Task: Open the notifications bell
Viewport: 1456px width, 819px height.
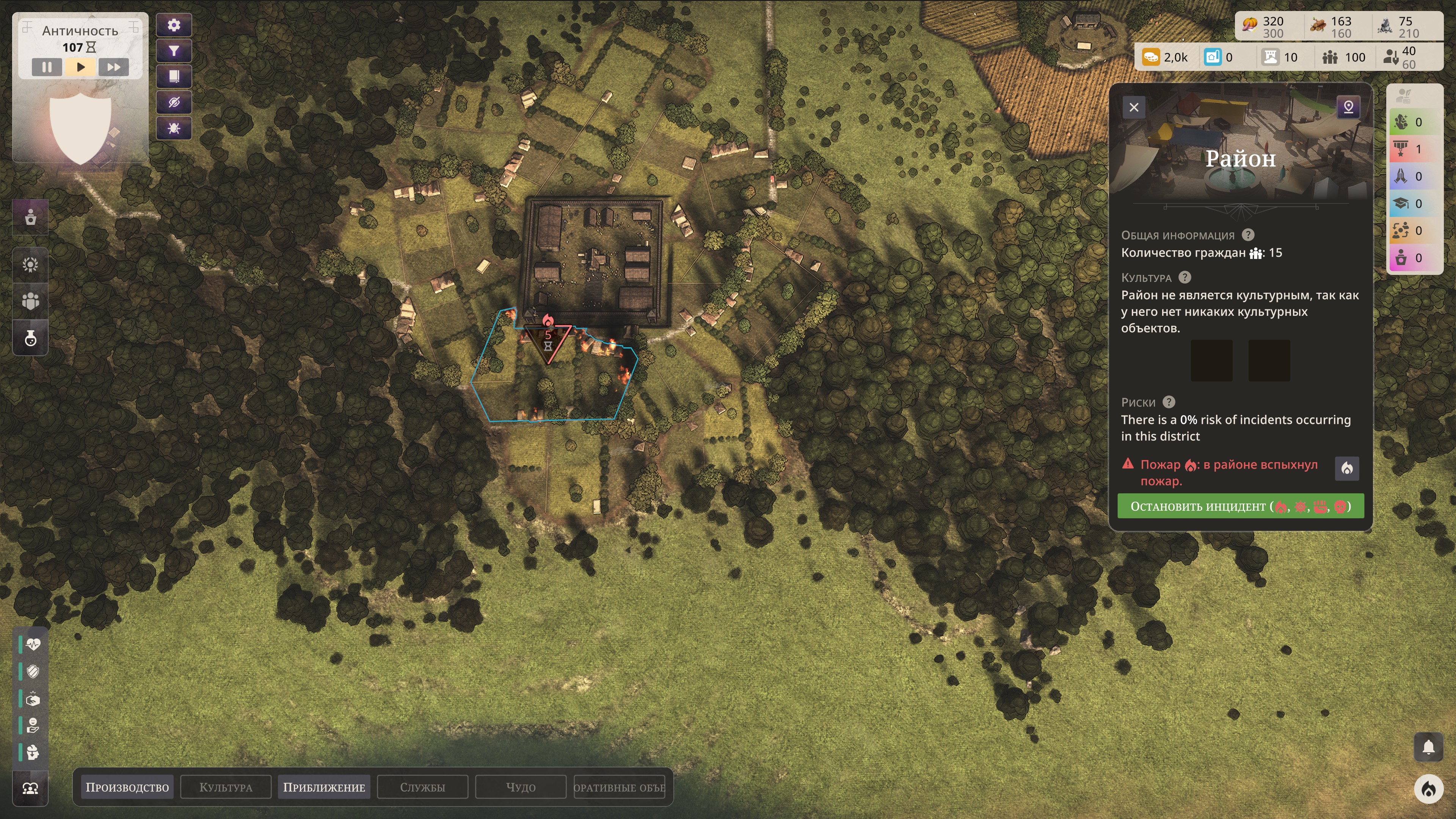Action: point(1428,747)
